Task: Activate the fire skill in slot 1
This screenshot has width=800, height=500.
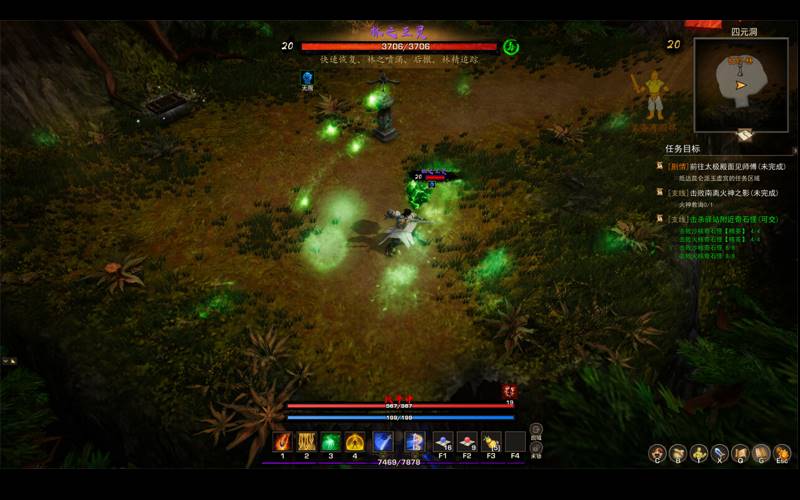Action: (282, 441)
